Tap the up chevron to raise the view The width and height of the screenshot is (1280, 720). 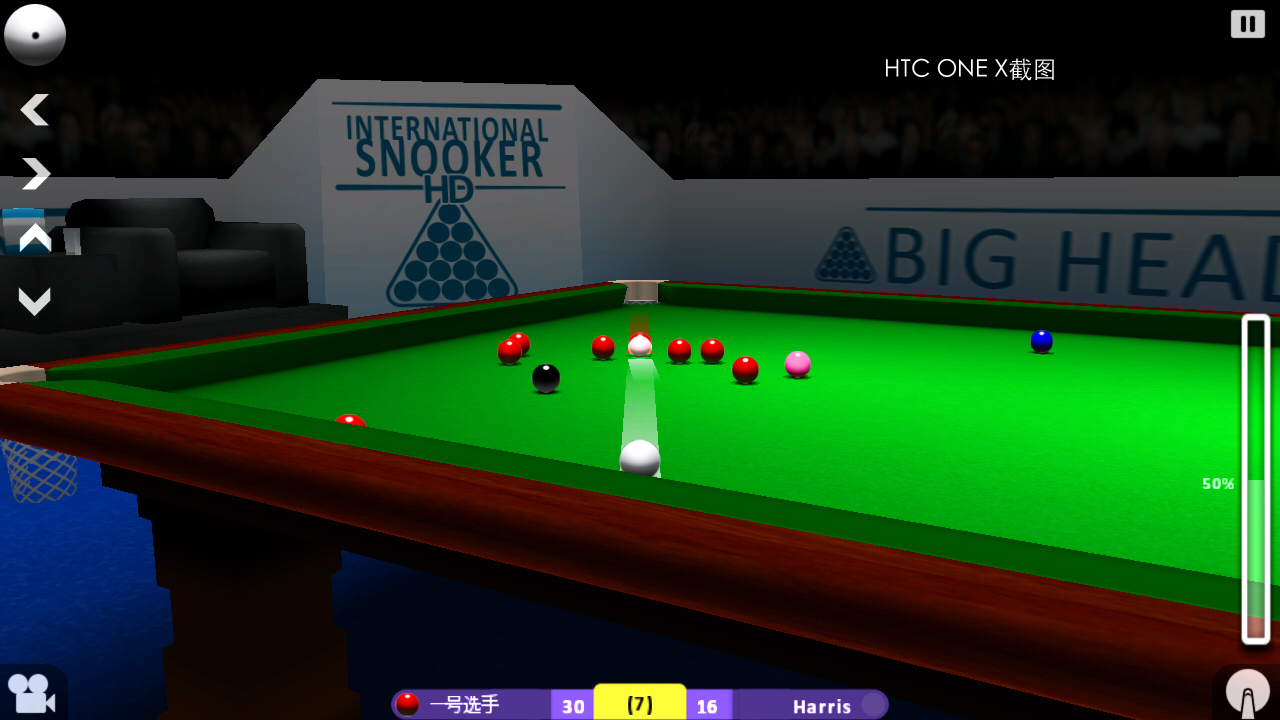(35, 238)
